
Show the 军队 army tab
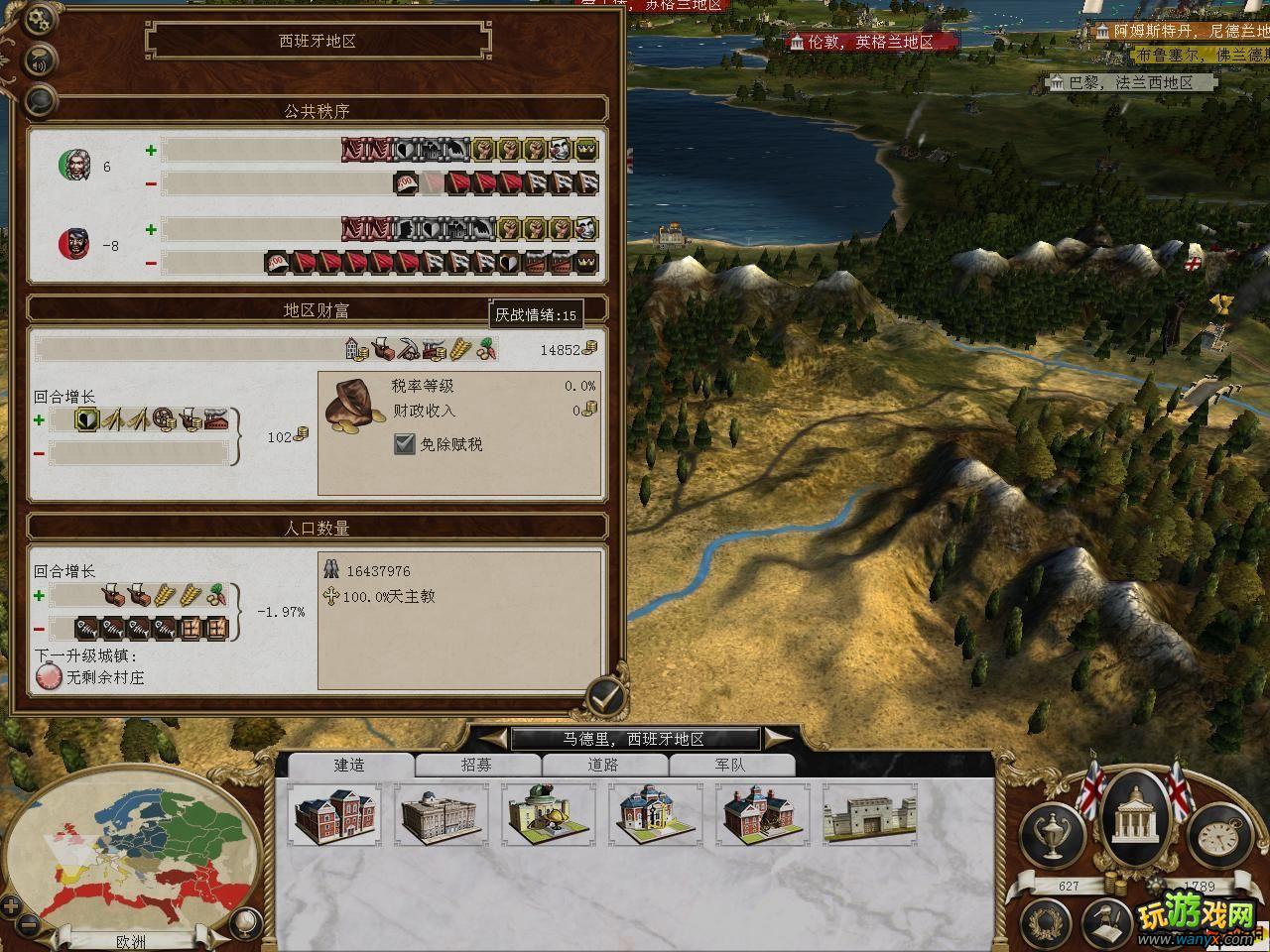(730, 765)
